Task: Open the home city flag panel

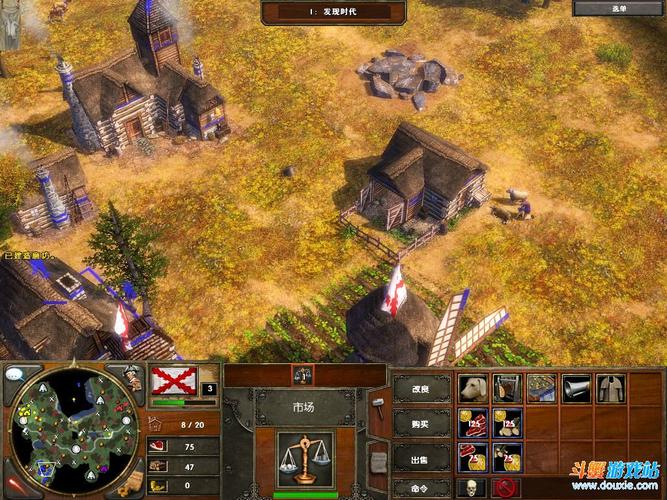Action: pos(174,381)
